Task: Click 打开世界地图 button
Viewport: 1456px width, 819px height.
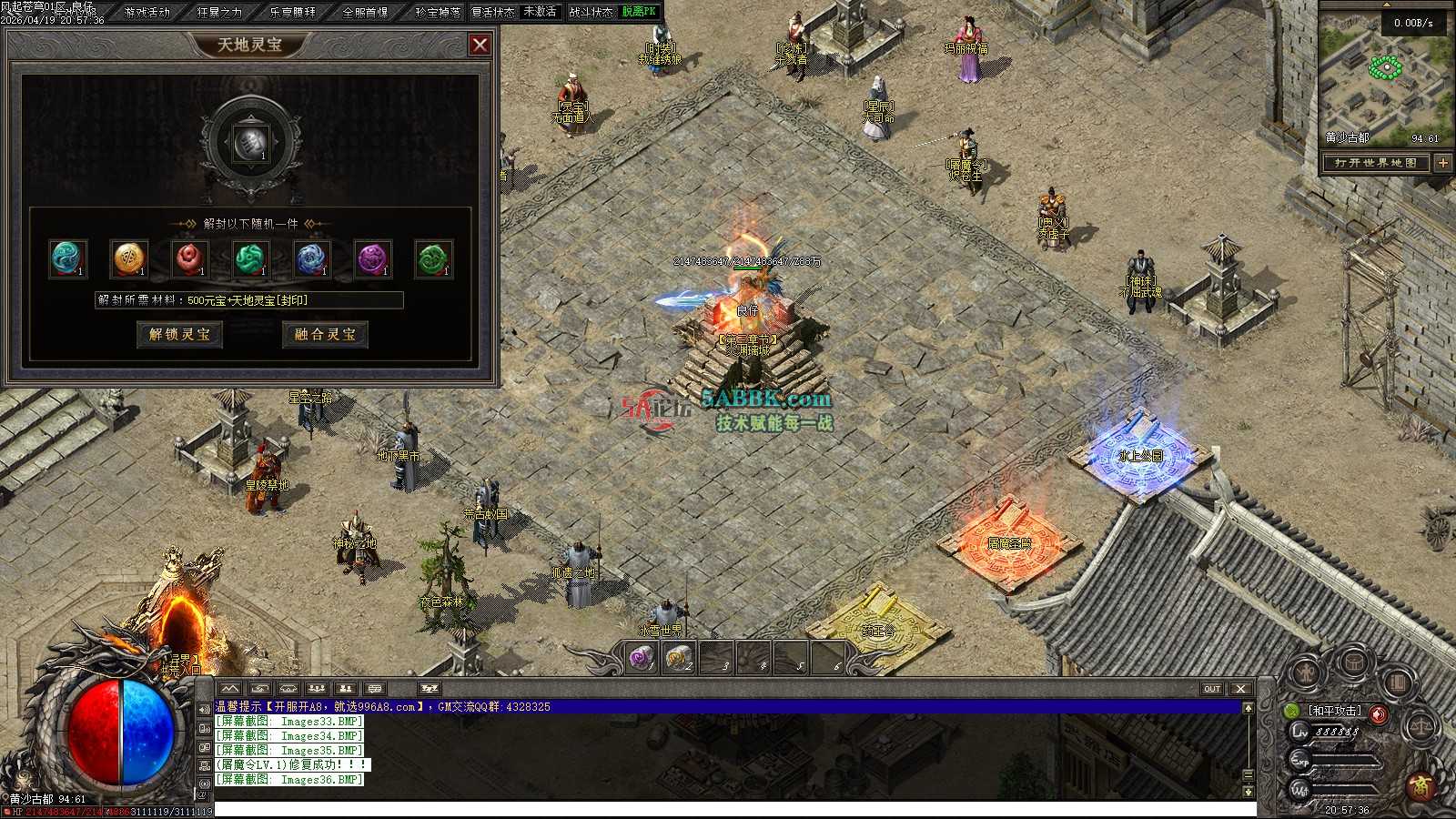Action: [1376, 163]
